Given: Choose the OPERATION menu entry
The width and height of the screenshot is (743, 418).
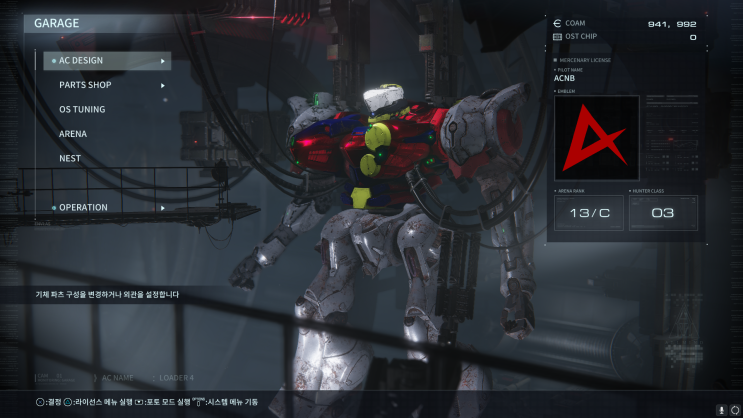Looking at the screenshot, I should (83, 207).
